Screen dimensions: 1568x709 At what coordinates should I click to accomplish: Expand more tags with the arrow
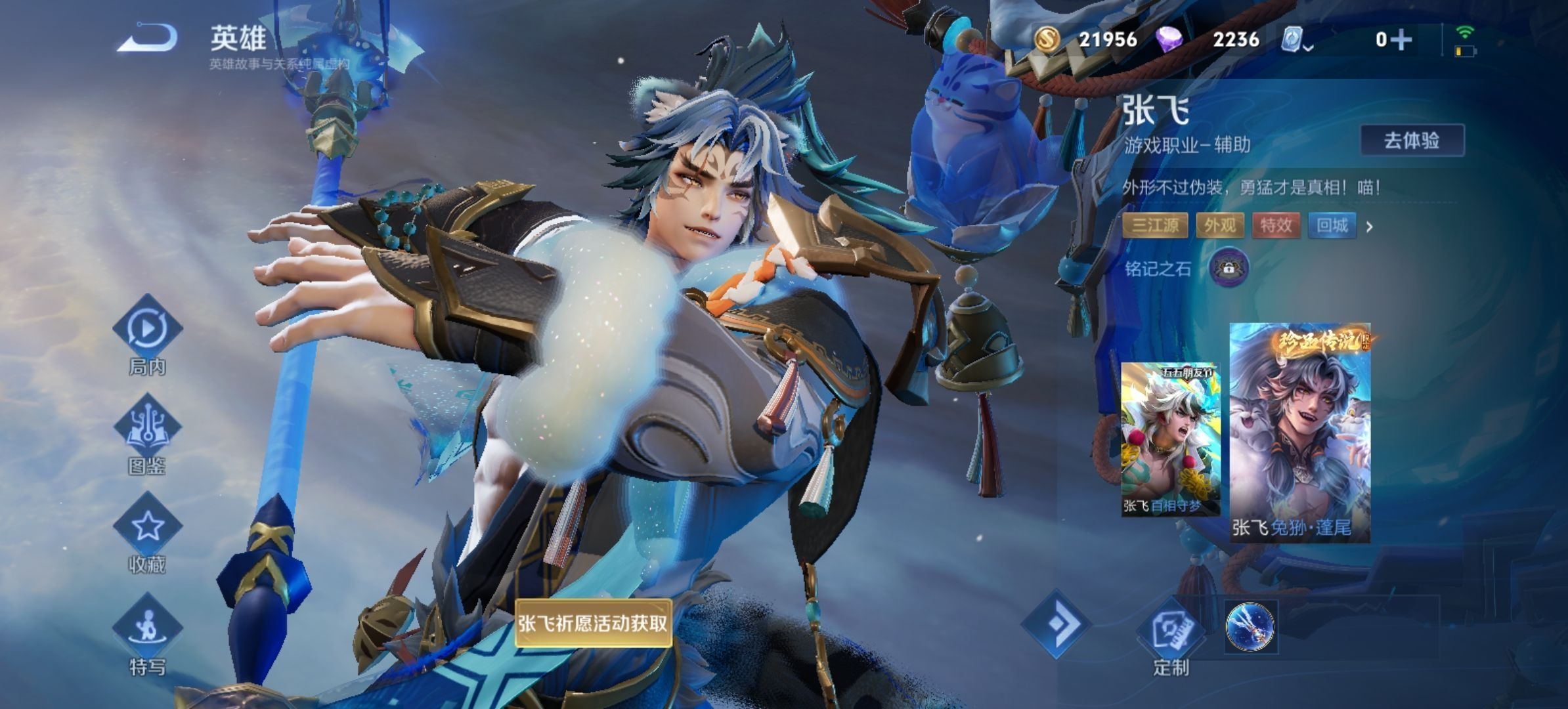pyautogui.click(x=1370, y=227)
